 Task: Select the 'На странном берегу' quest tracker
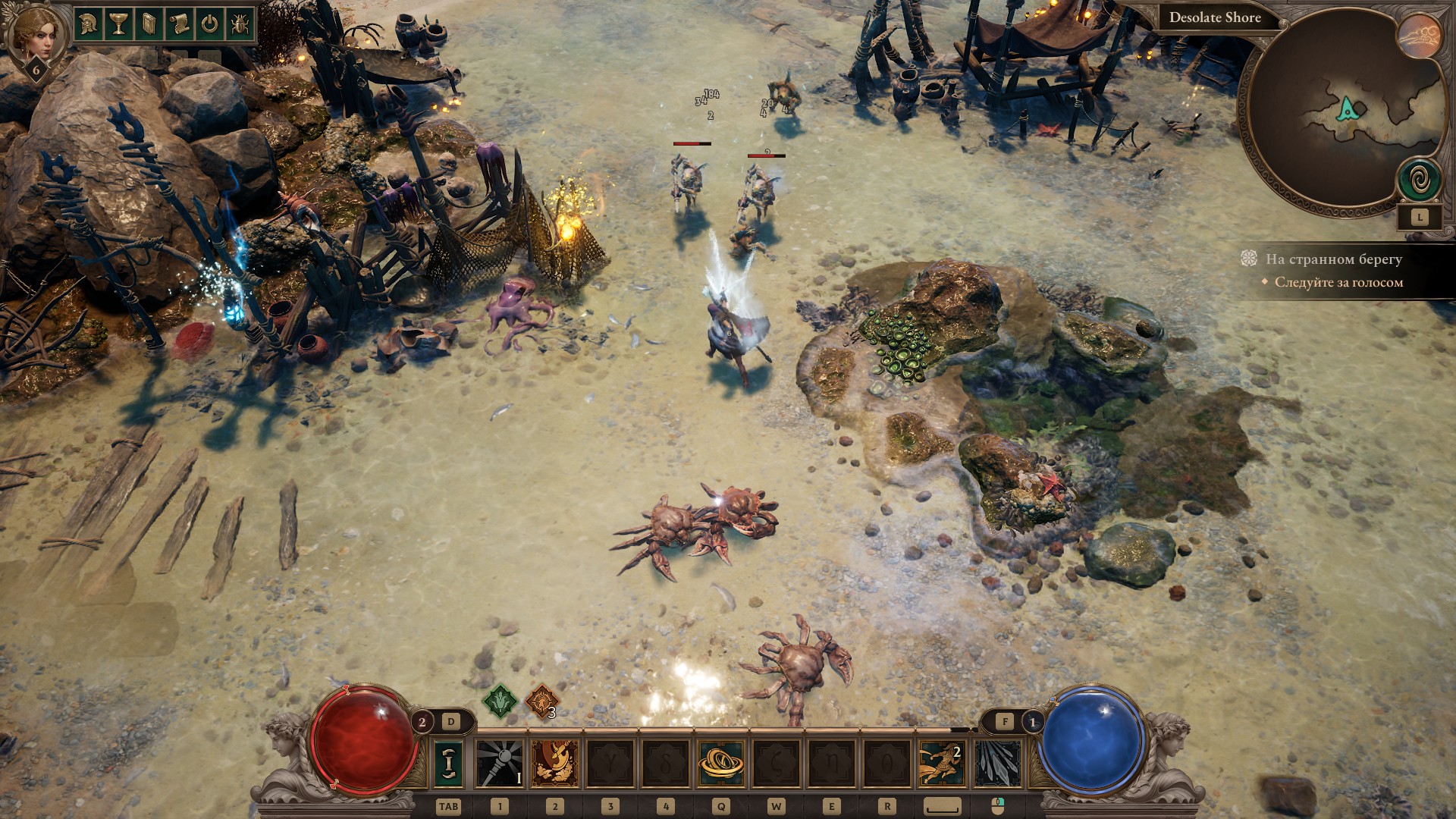(x=1333, y=259)
